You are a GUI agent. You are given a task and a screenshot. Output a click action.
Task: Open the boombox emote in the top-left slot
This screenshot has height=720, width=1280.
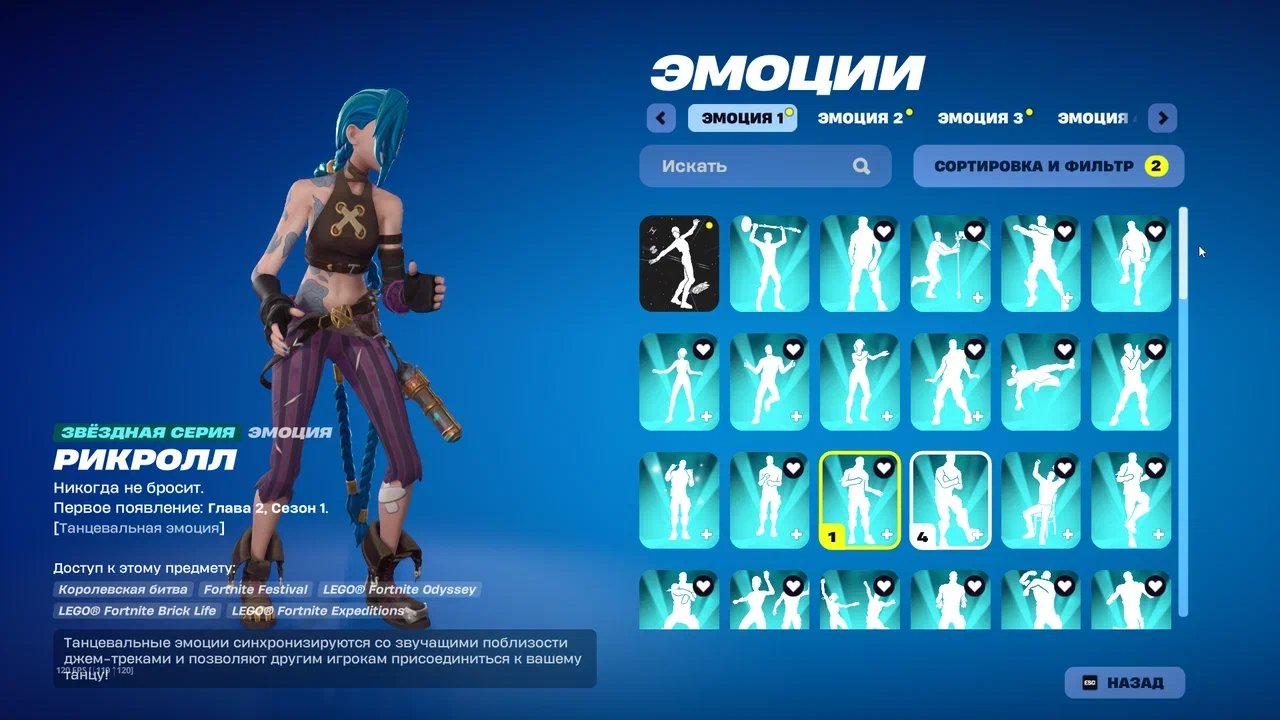679,262
